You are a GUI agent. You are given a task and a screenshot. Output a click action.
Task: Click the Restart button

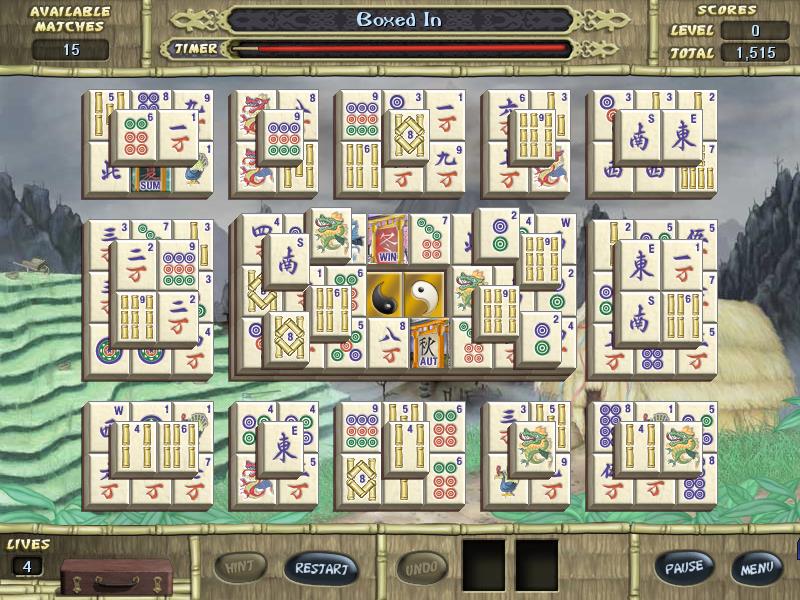click(320, 569)
